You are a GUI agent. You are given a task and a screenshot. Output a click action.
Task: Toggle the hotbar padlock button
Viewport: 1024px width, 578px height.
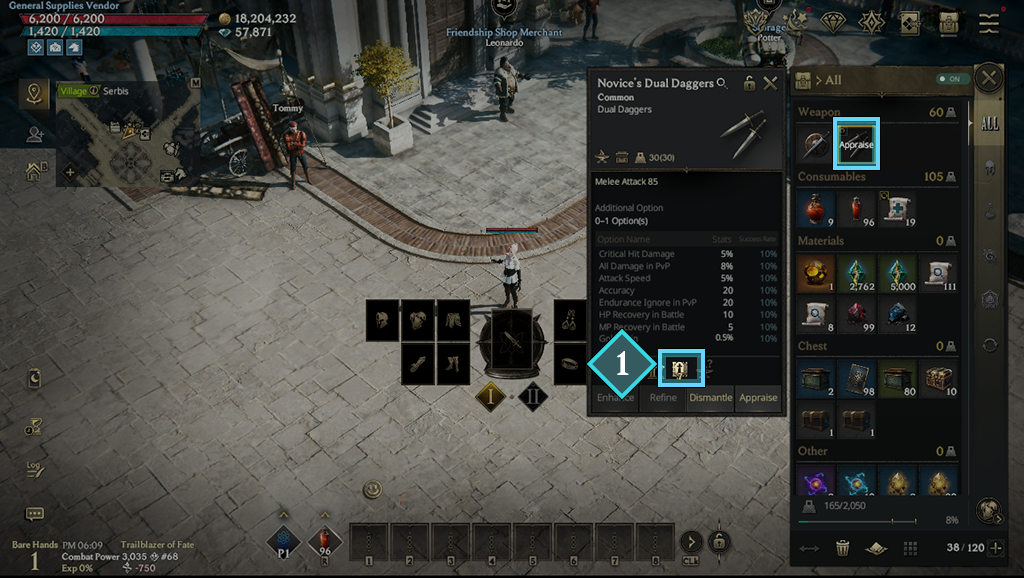(x=718, y=542)
